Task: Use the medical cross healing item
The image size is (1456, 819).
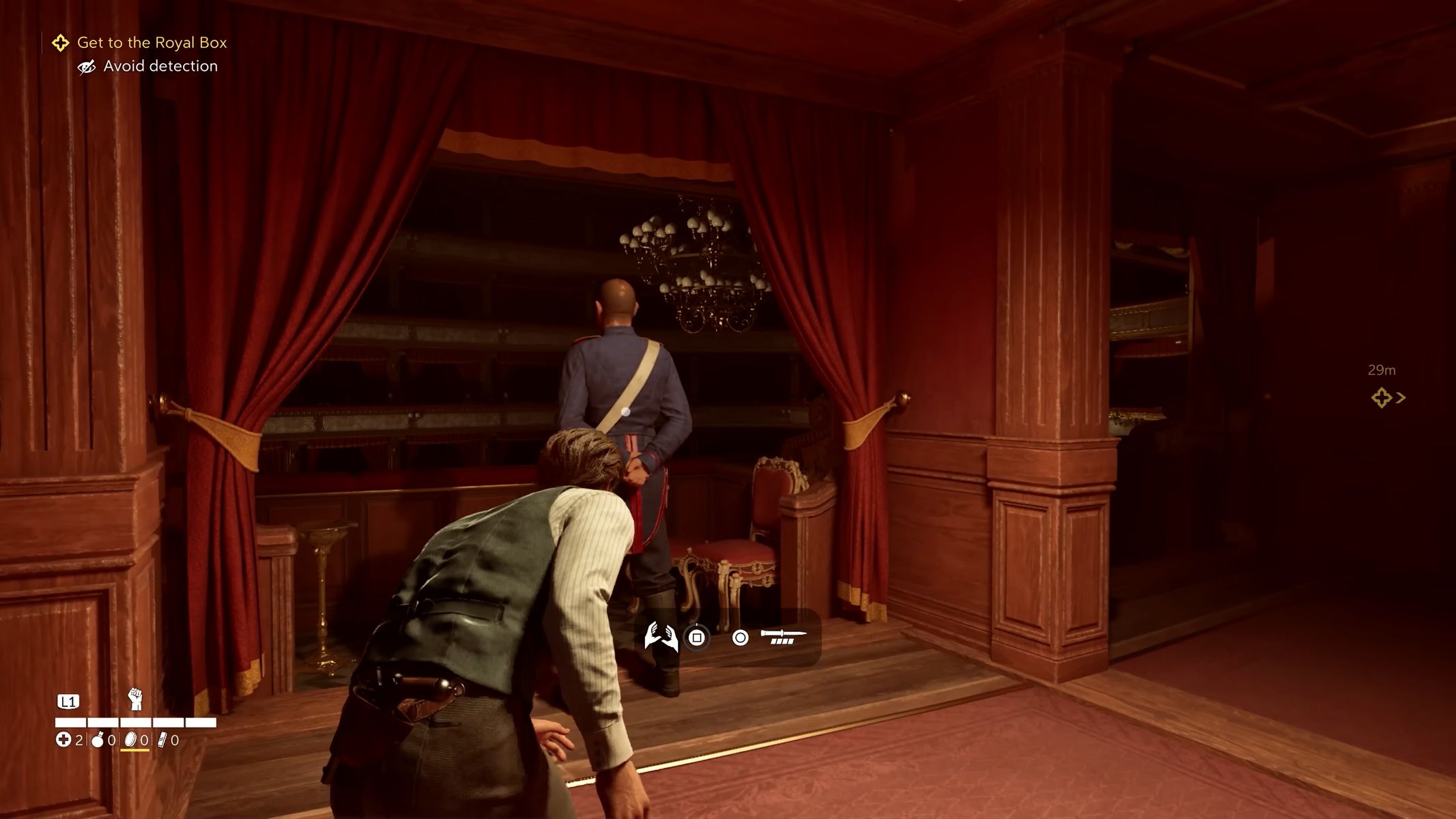Action: coord(63,740)
